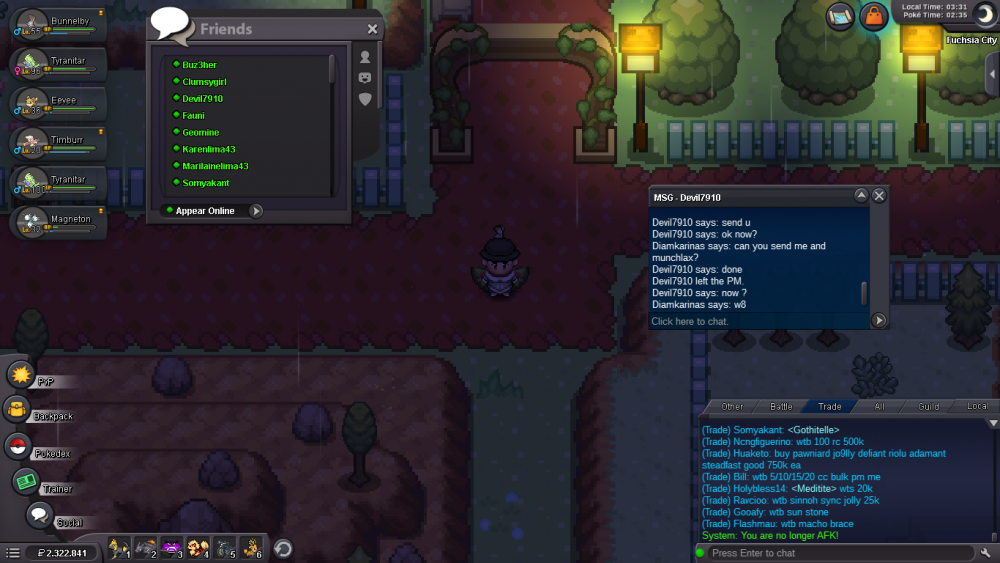Screen dimensions: 1000x563
Task: Close the Friends window
Action: tap(372, 30)
